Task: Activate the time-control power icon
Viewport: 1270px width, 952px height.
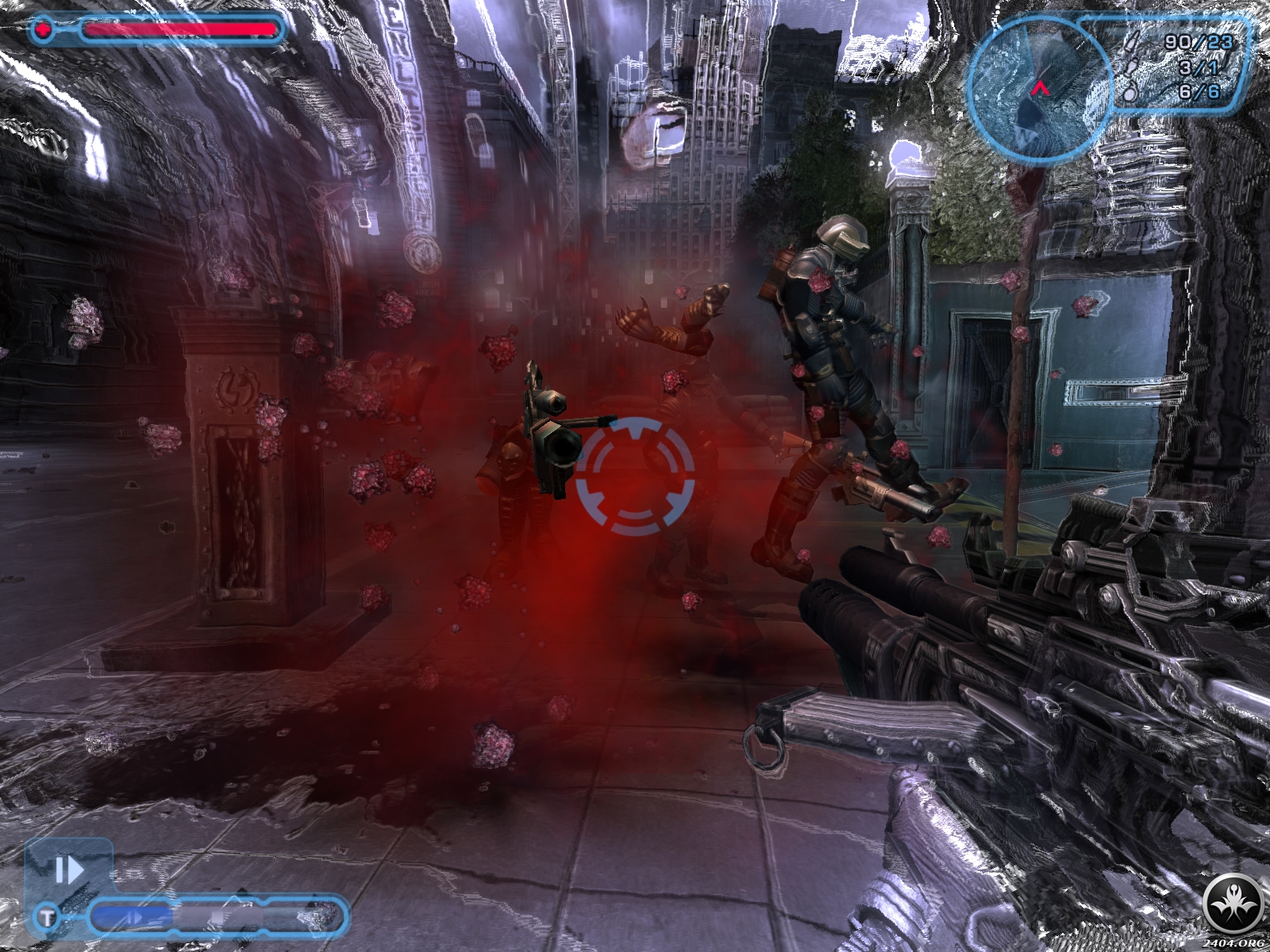Action: pos(68,871)
